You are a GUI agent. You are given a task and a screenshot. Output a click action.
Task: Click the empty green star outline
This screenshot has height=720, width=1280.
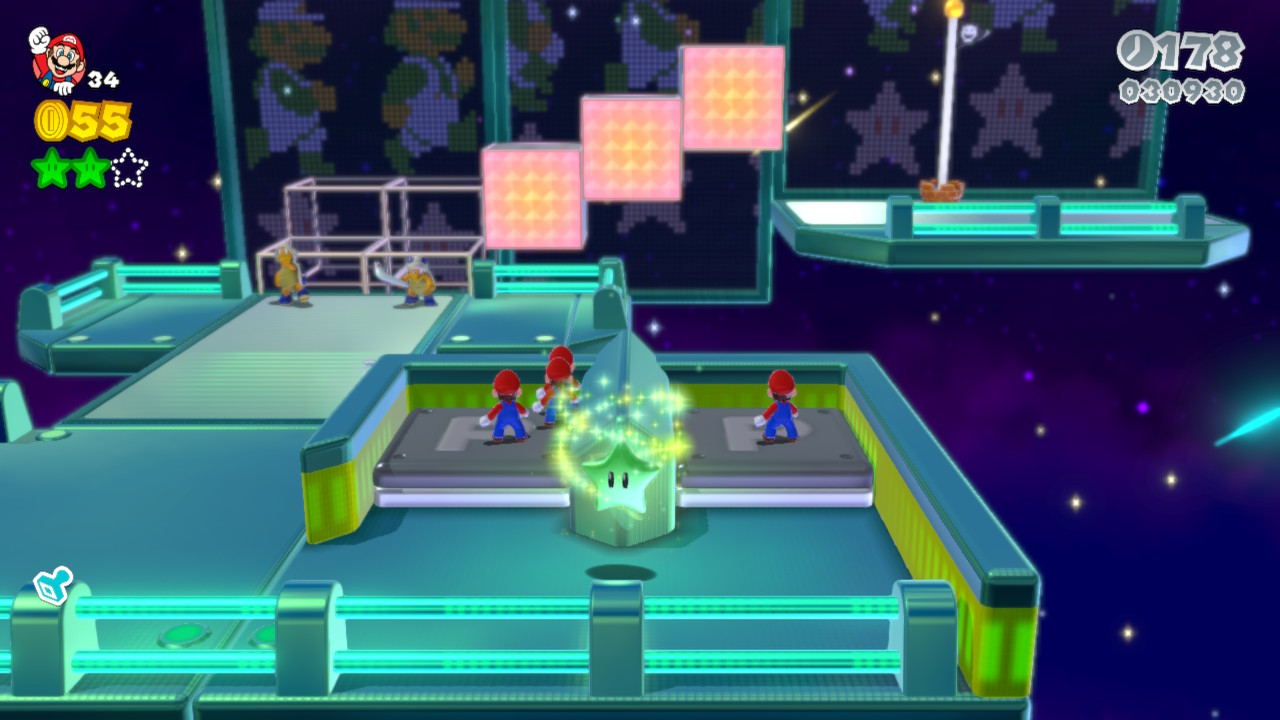[129, 168]
